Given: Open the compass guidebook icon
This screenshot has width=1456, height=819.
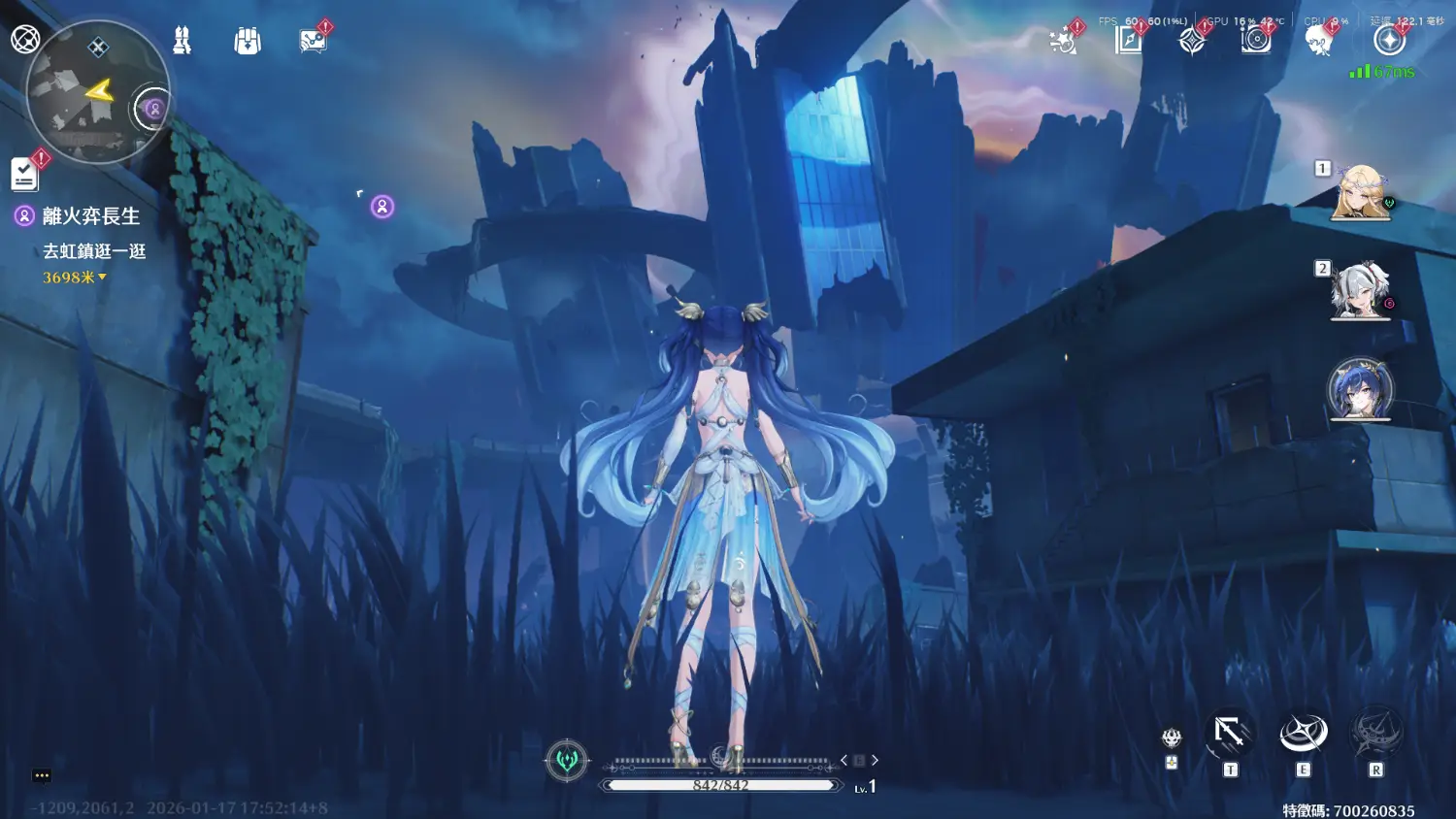Looking at the screenshot, I should (1128, 41).
